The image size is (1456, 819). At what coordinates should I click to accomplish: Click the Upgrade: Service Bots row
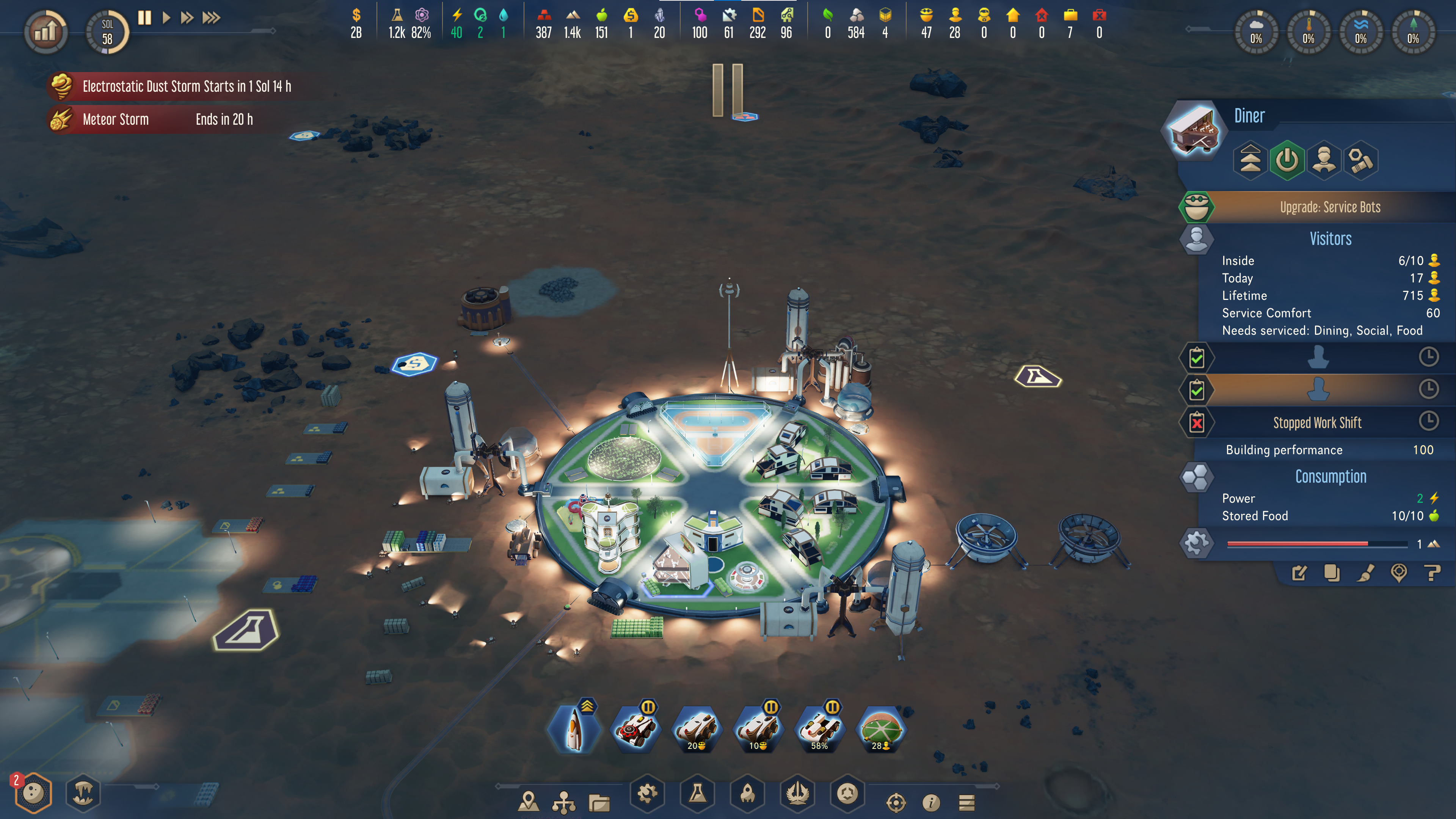click(x=1329, y=207)
